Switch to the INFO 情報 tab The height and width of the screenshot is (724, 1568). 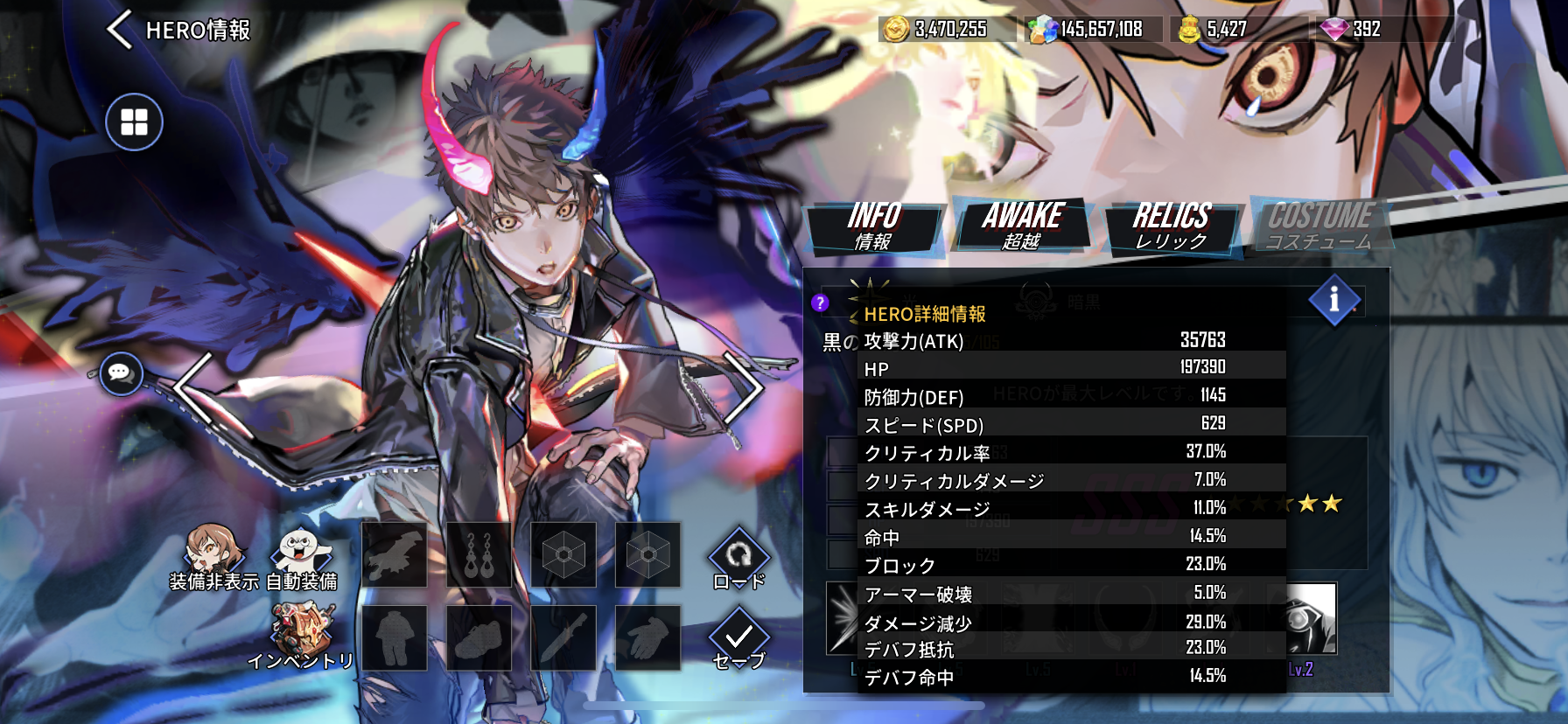click(874, 226)
